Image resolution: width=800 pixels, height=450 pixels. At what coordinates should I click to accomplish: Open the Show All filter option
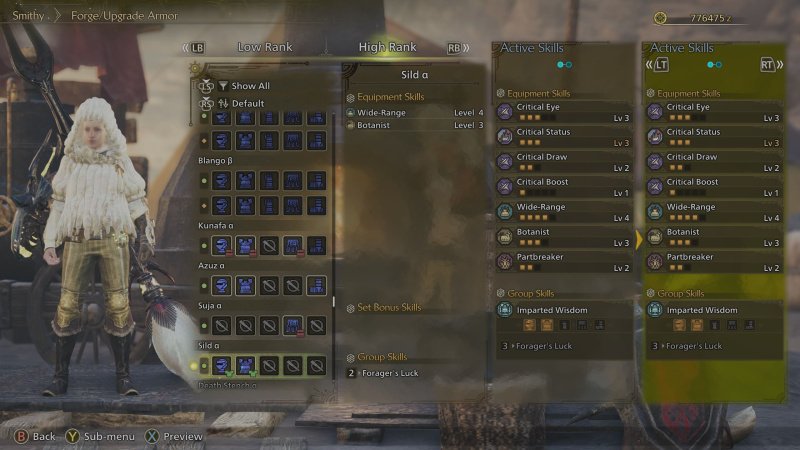(x=250, y=86)
